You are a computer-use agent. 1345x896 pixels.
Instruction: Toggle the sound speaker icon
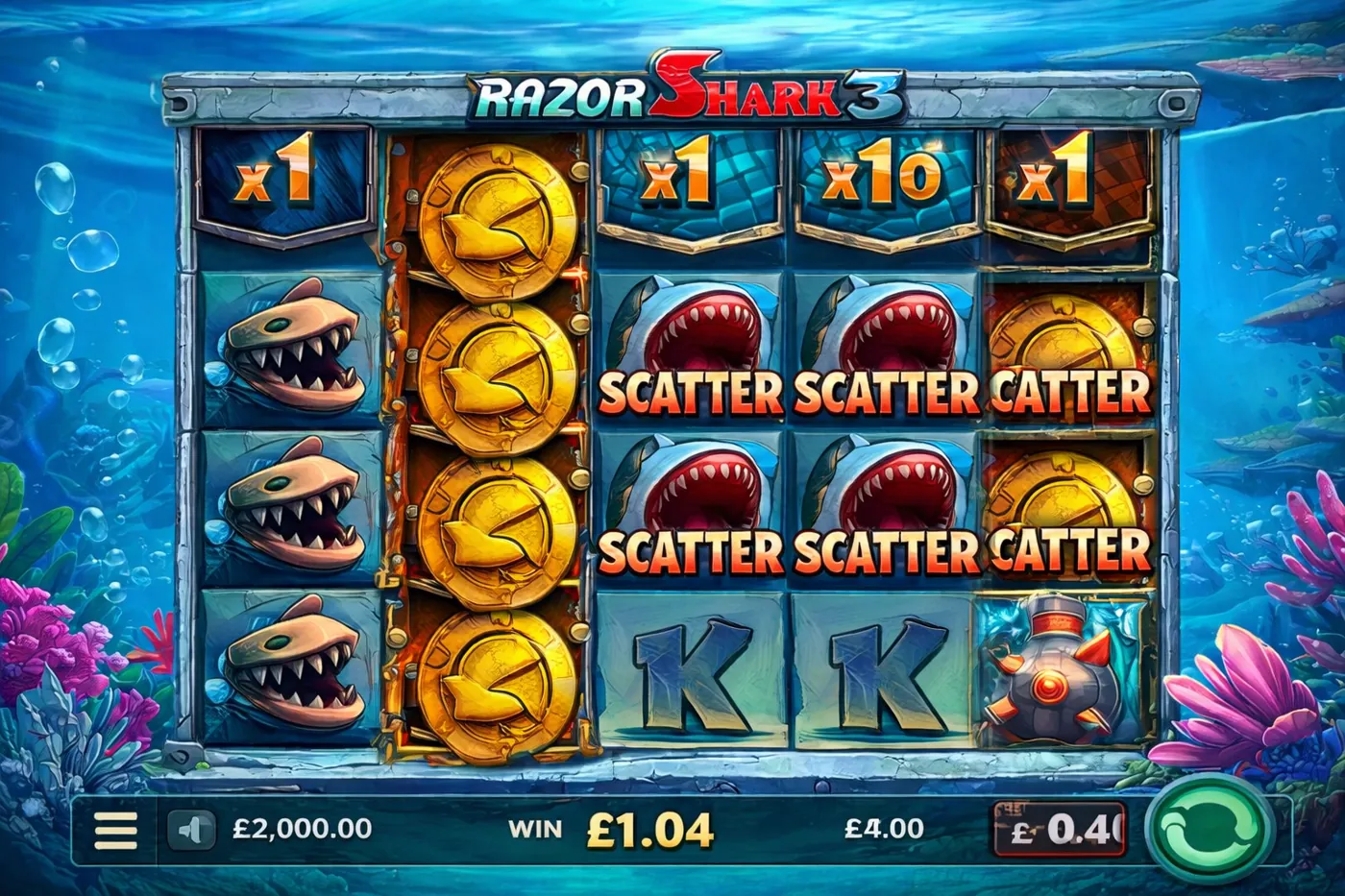[191, 830]
